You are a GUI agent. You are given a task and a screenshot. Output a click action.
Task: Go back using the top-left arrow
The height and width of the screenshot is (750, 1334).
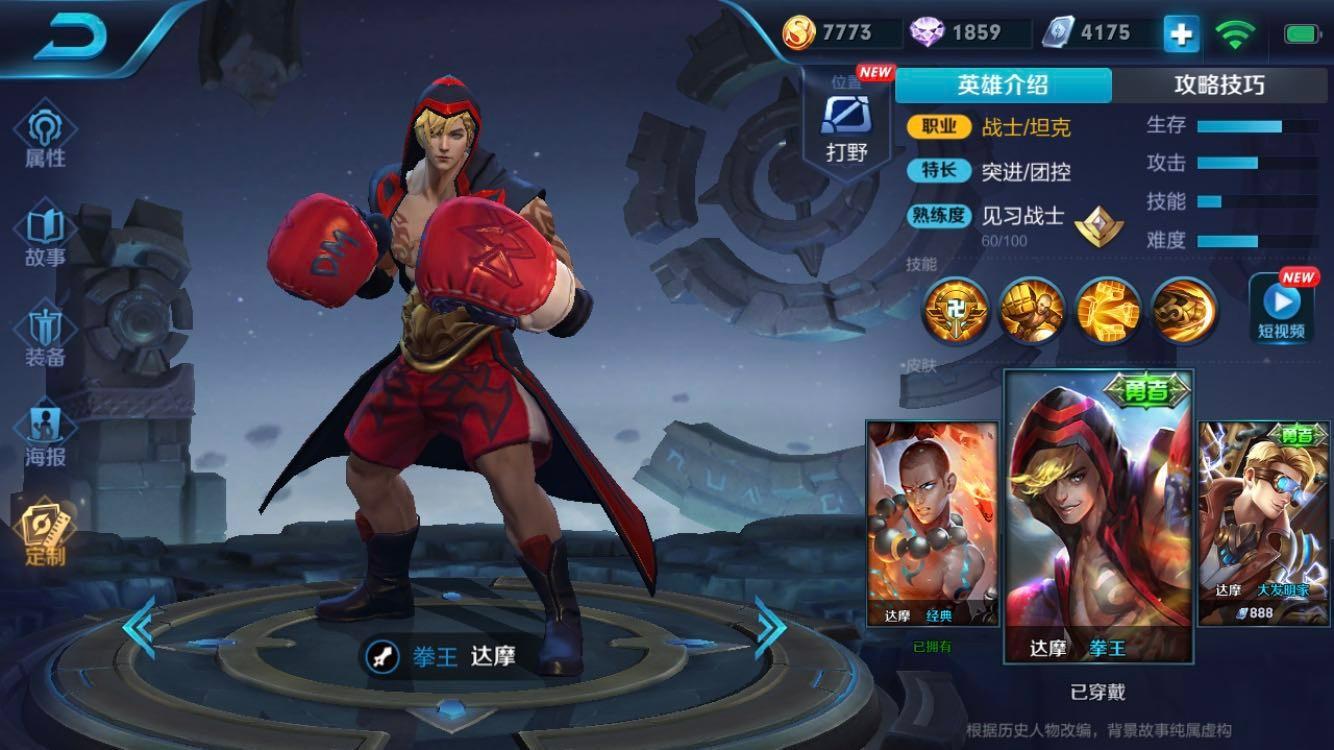(70, 36)
